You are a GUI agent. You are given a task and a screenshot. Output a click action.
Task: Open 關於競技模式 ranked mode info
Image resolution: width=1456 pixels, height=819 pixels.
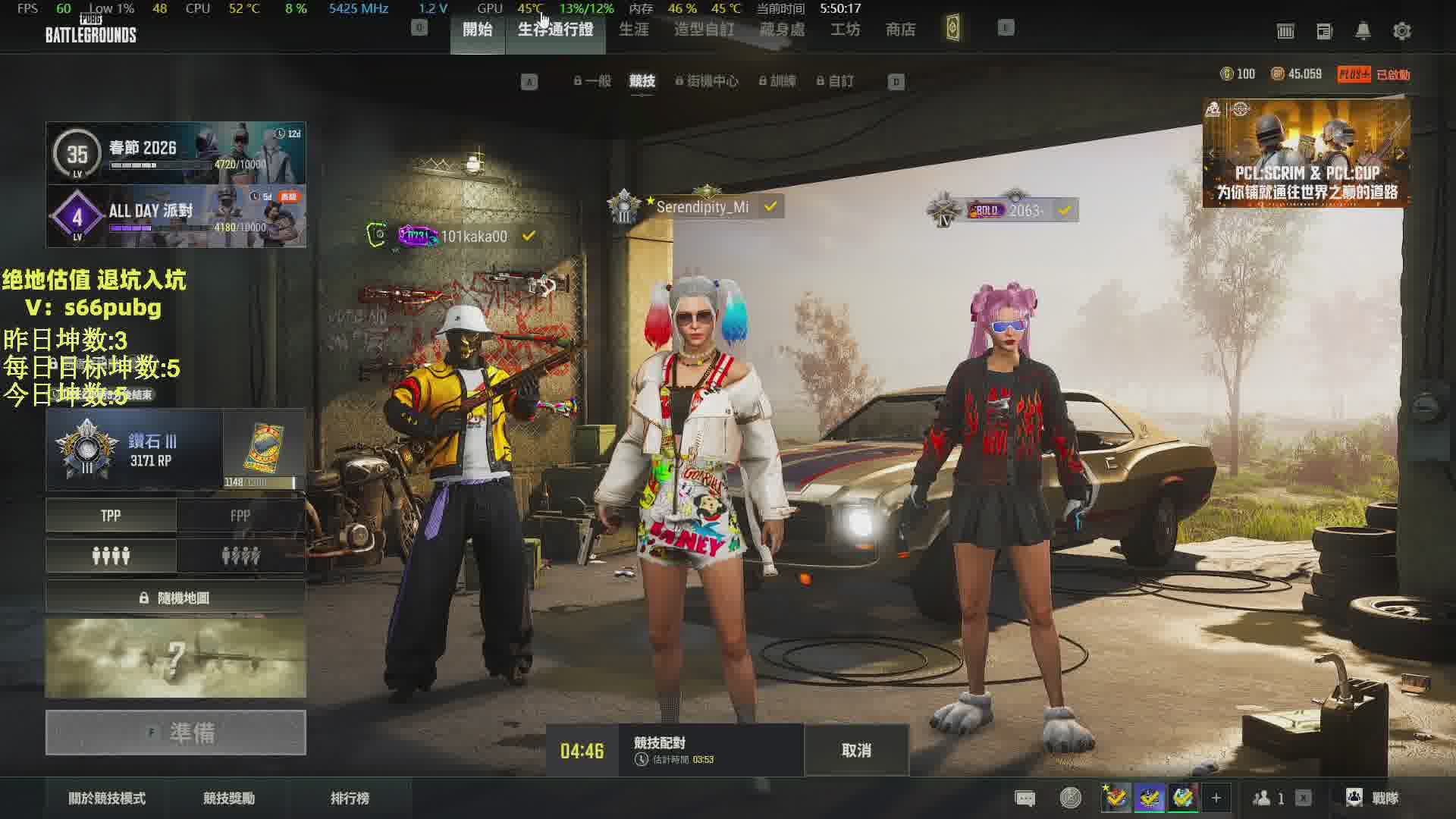coord(107,798)
